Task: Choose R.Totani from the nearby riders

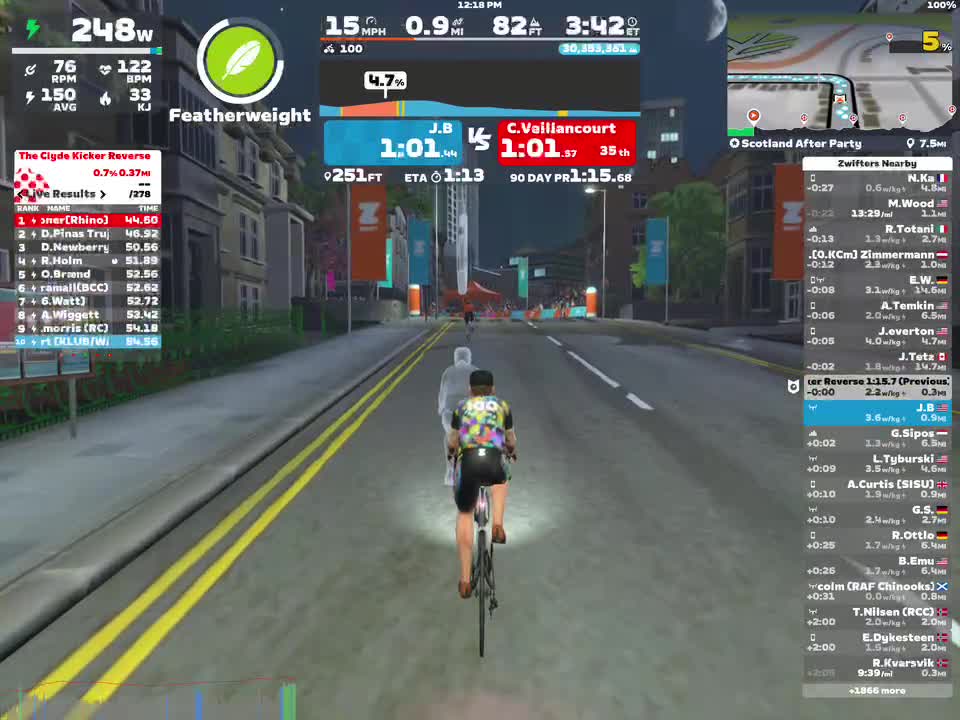Action: tap(877, 234)
